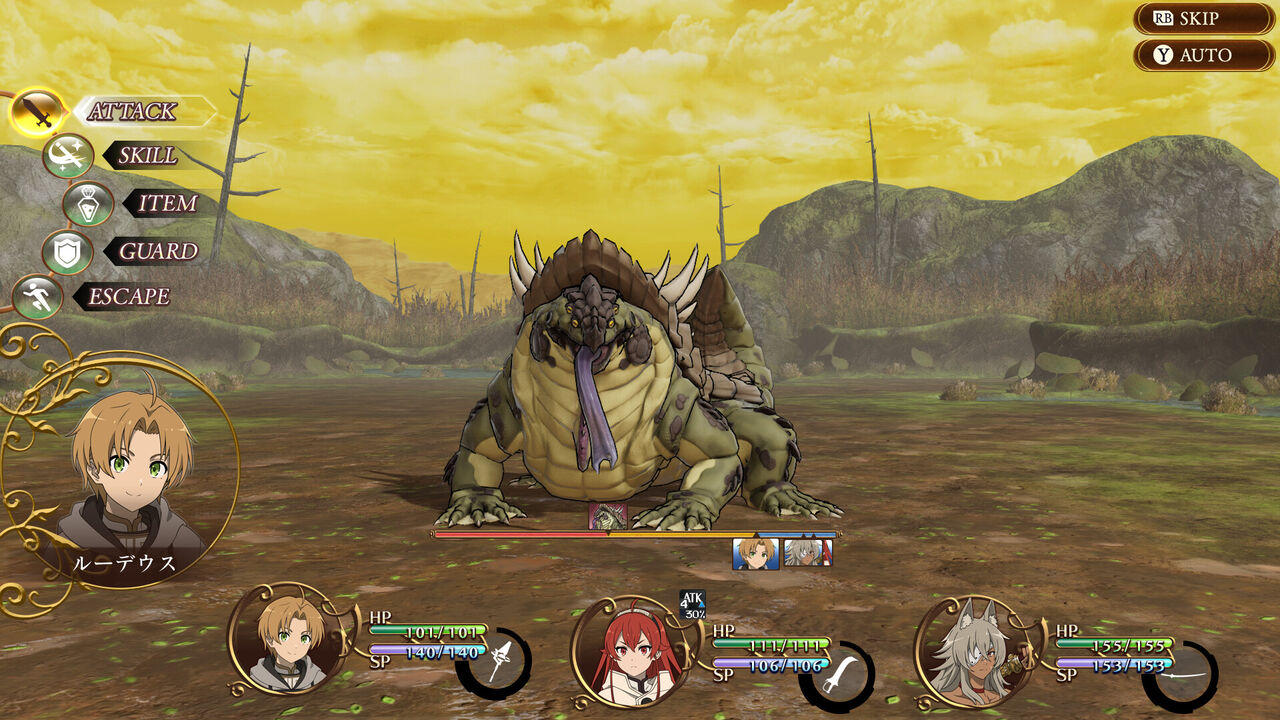Open the ITEM command
This screenshot has height=720, width=1280.
coord(166,203)
